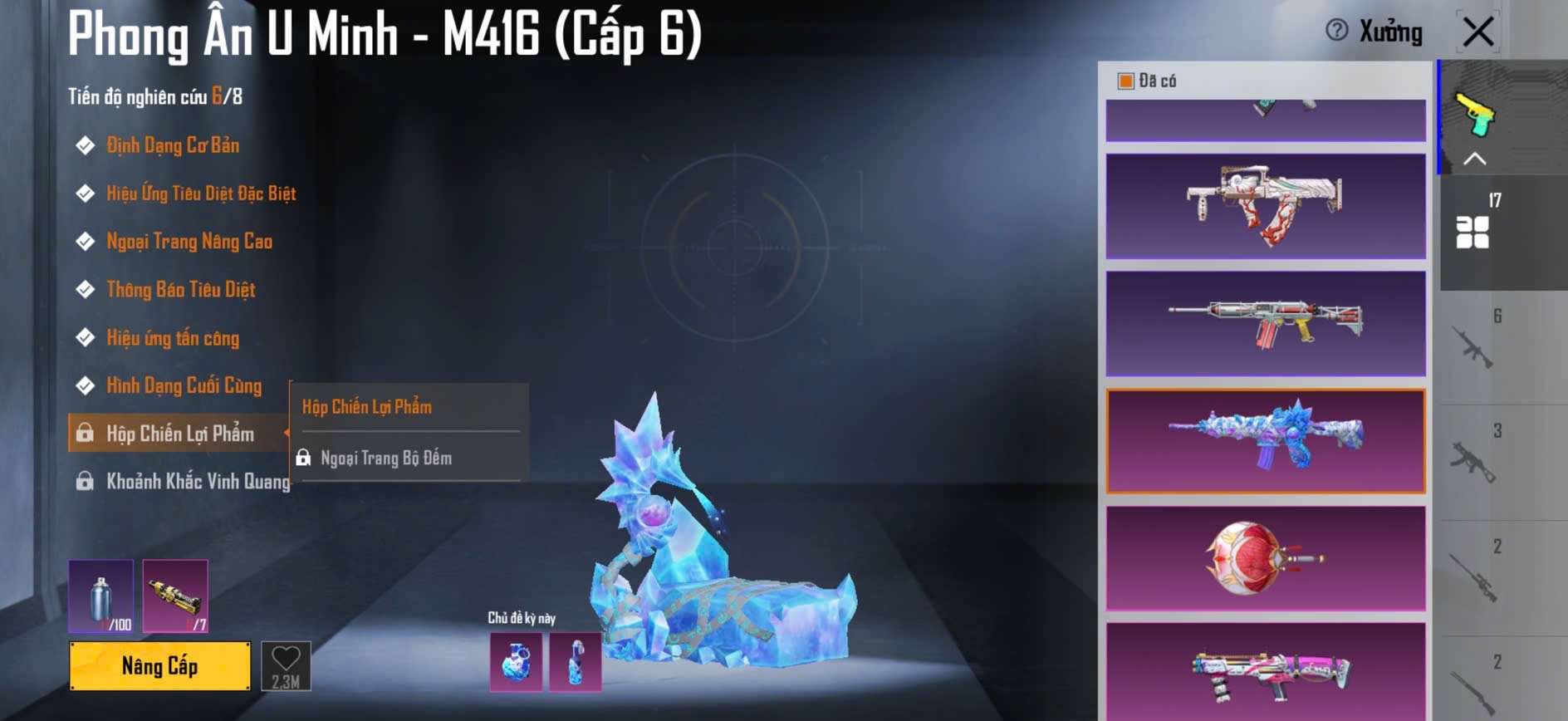
Task: Toggle the Đã có owned filter
Action: (x=1126, y=81)
